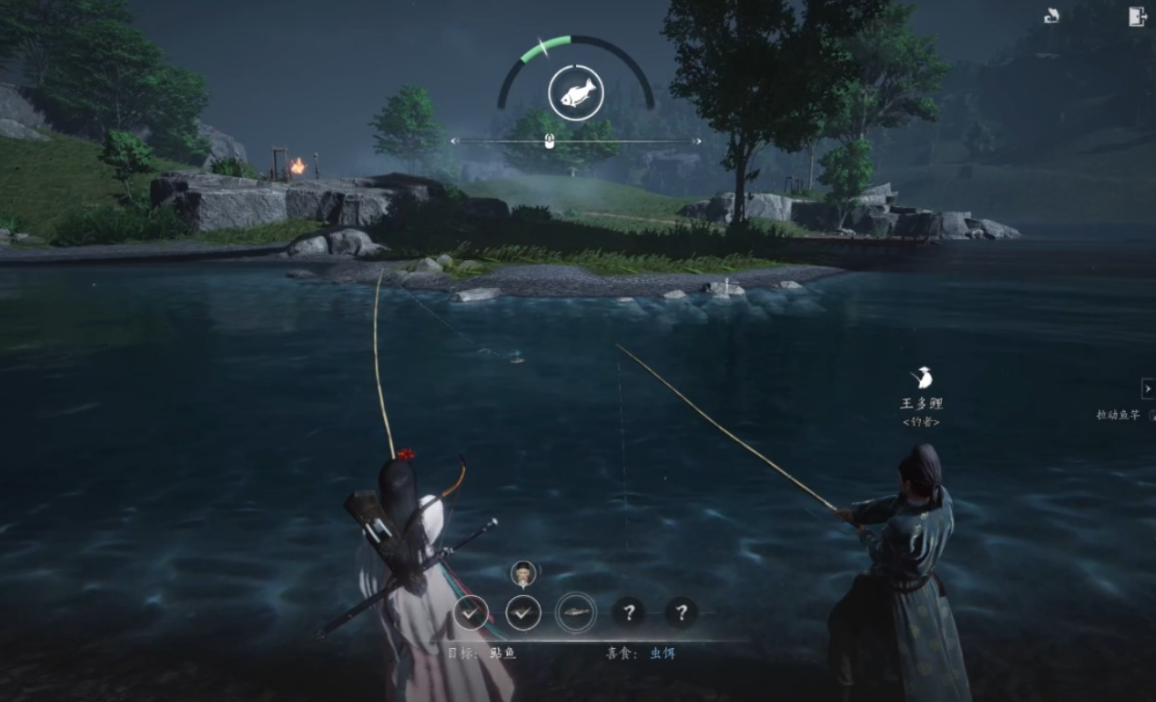This screenshot has width=1156, height=702.
Task: Click the 鲇鱼 target fish name
Action: [503, 653]
